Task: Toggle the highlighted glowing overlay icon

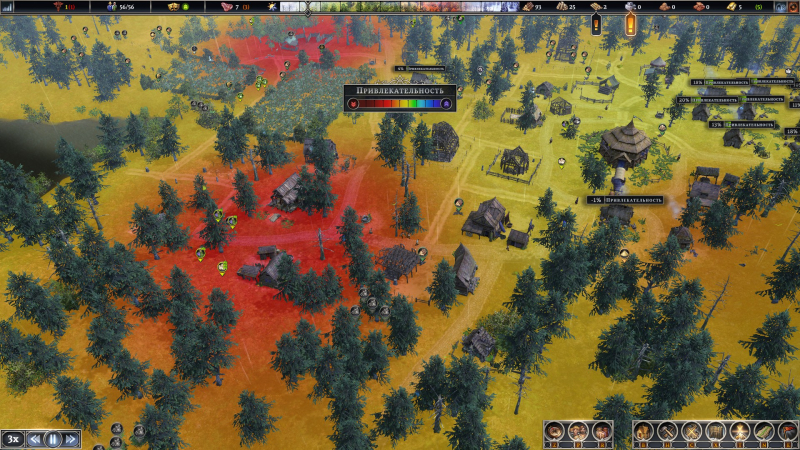Action: (739, 432)
